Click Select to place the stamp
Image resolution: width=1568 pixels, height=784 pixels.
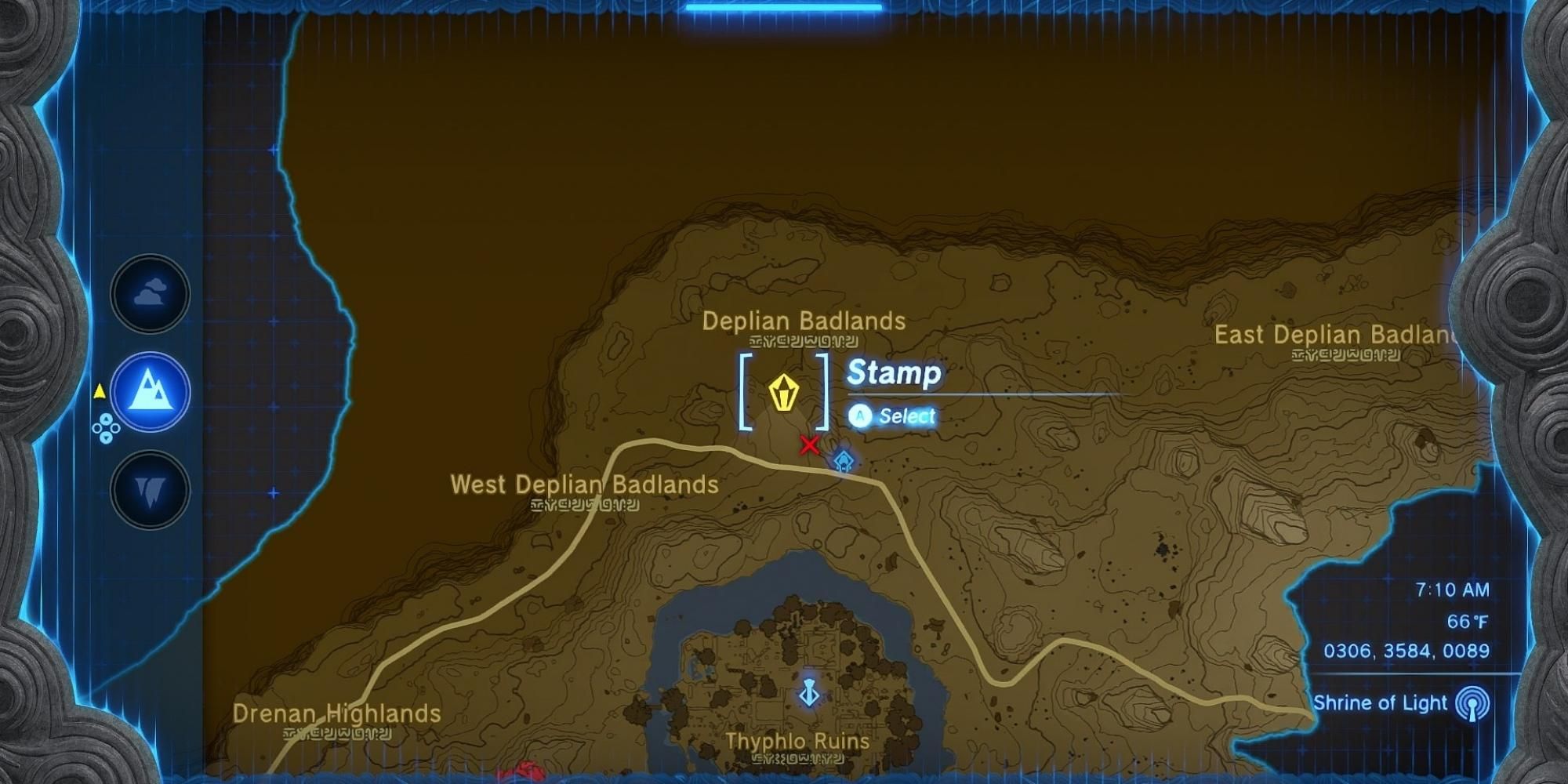pyautogui.click(x=894, y=416)
